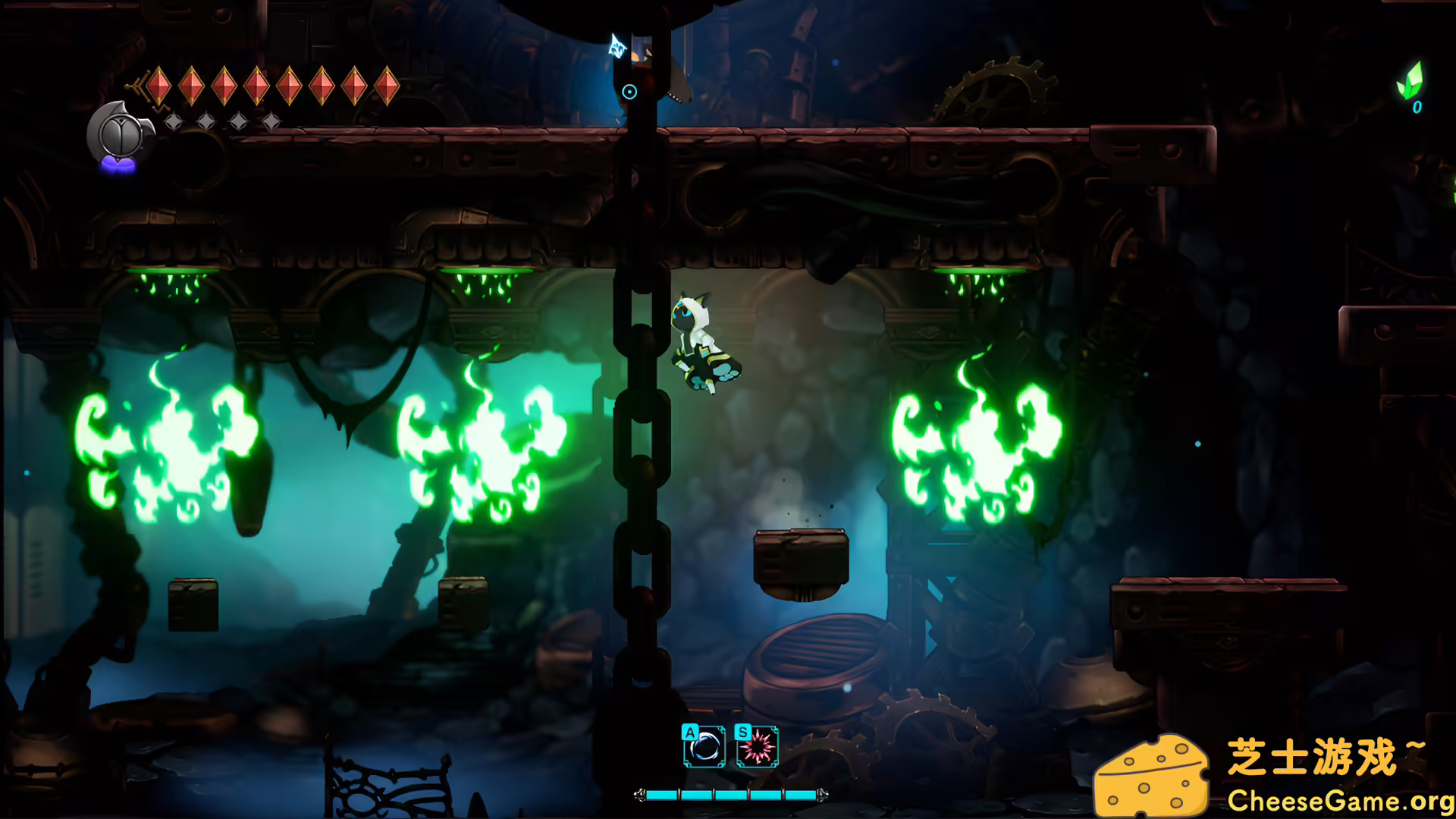This screenshot has height=819, width=1456.
Task: Select the first red health diamond
Action: coord(158,85)
